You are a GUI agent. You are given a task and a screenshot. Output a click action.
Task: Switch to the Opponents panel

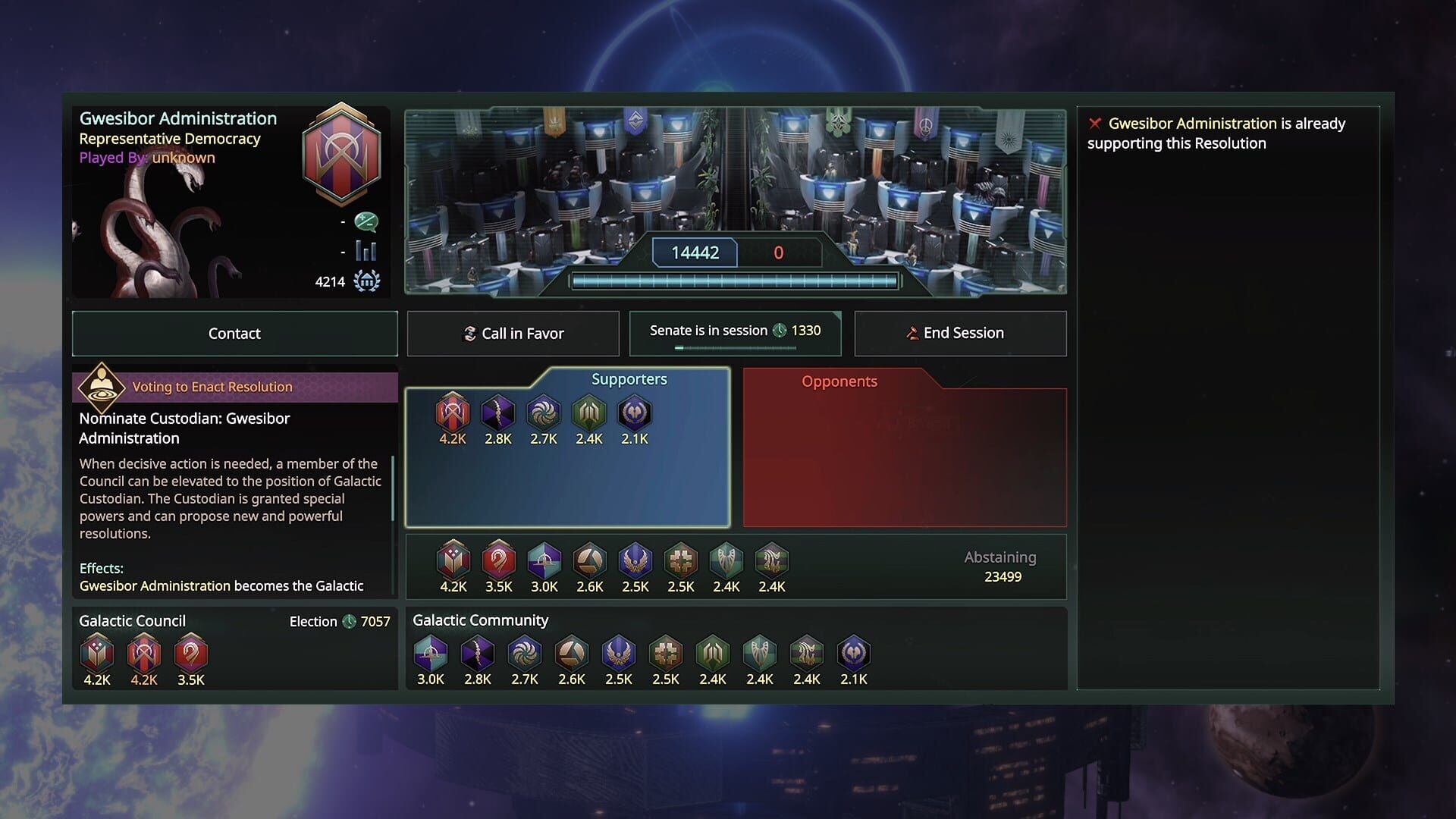coord(839,381)
